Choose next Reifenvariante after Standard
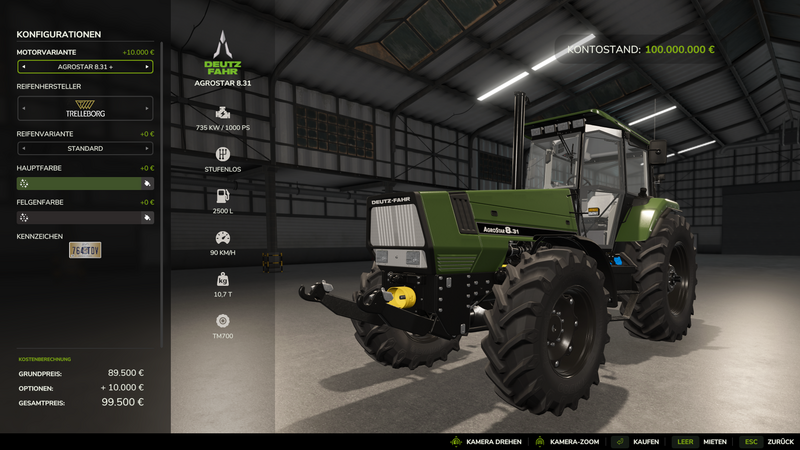 [148, 149]
